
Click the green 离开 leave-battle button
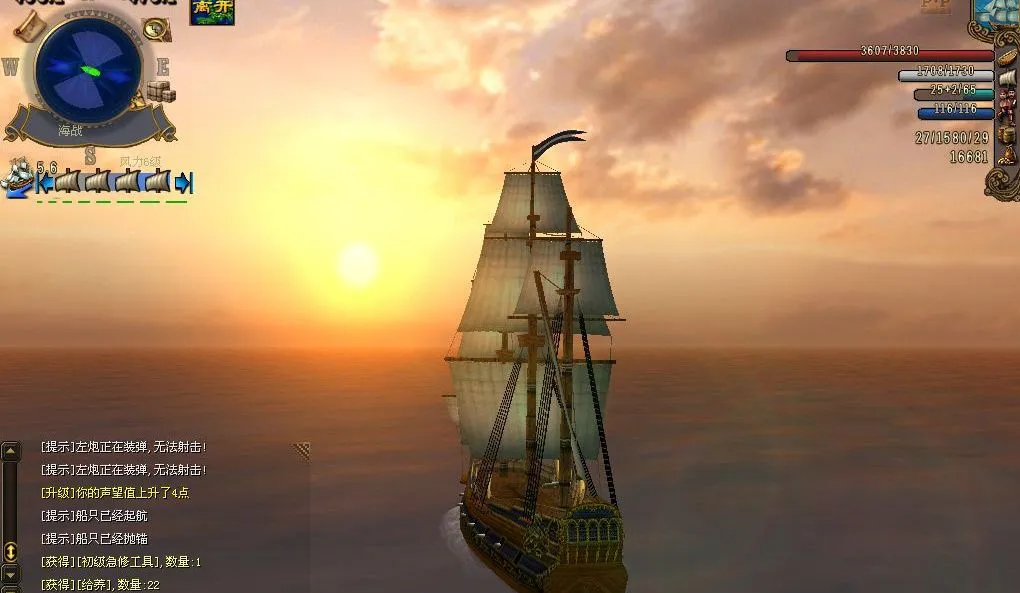point(212,12)
